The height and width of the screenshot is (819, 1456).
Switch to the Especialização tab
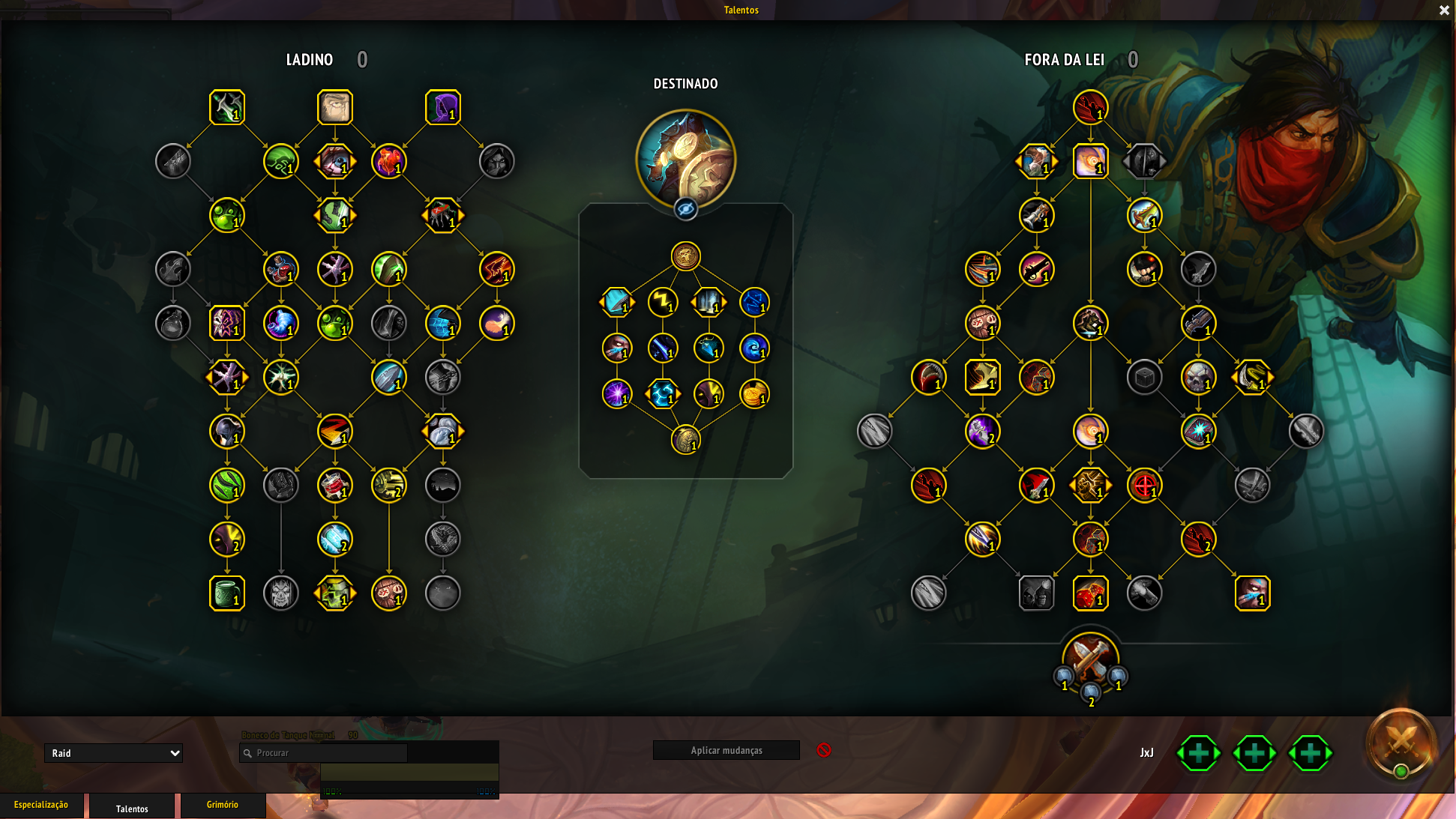(x=41, y=805)
